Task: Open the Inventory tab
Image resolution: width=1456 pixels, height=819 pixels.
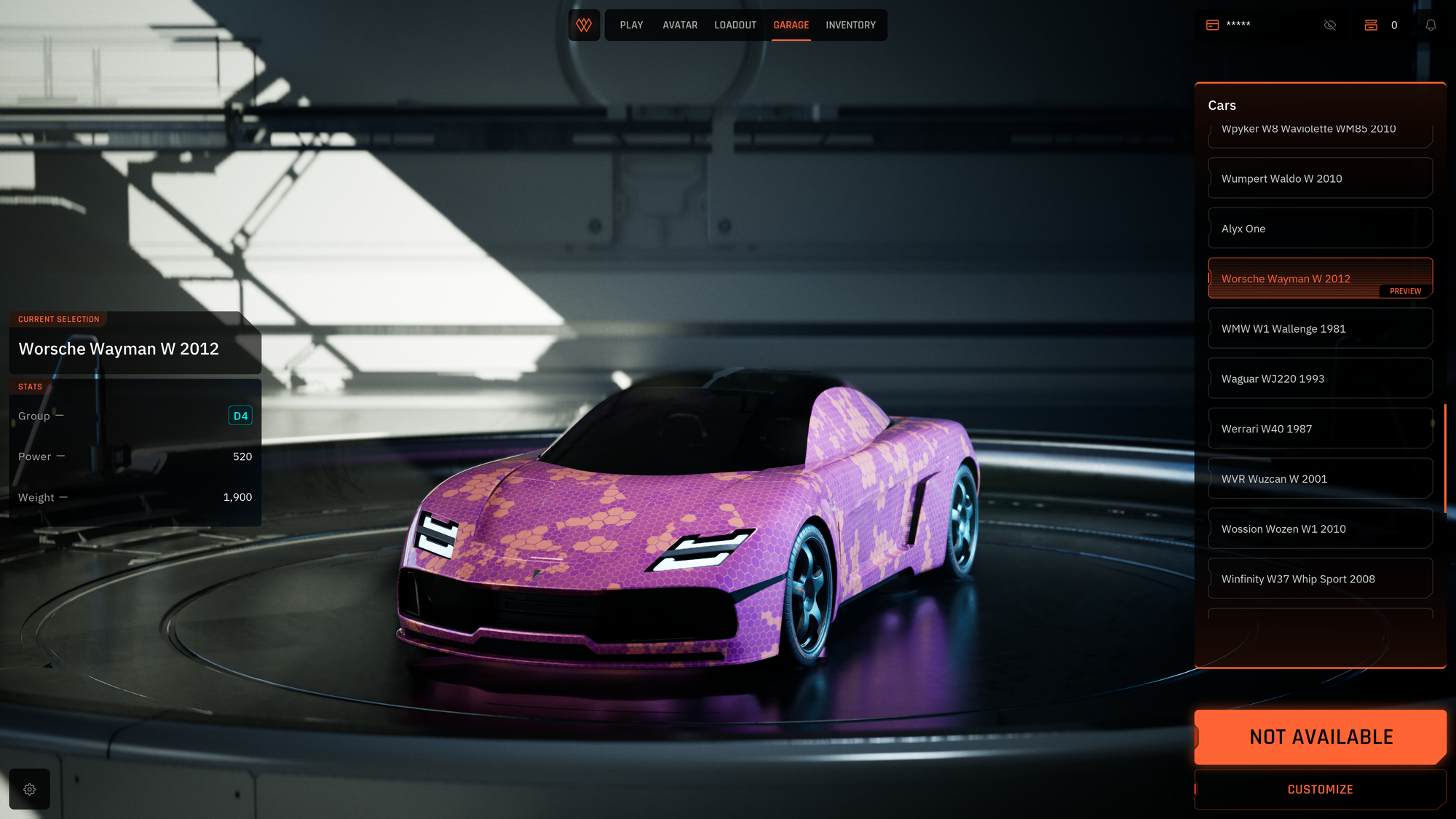Action: pos(850,25)
